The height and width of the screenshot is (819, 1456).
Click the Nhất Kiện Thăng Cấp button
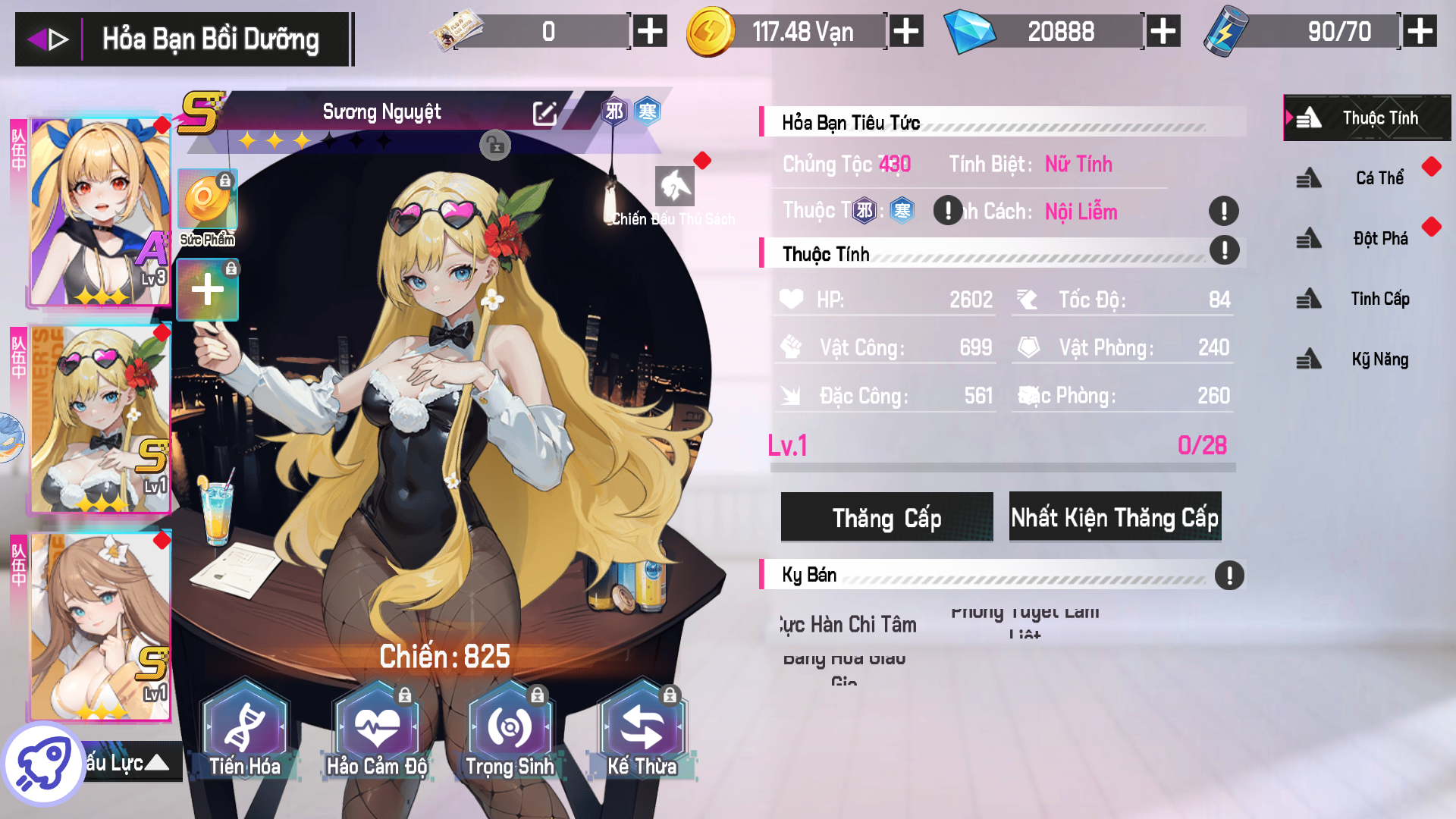[x=1114, y=517]
